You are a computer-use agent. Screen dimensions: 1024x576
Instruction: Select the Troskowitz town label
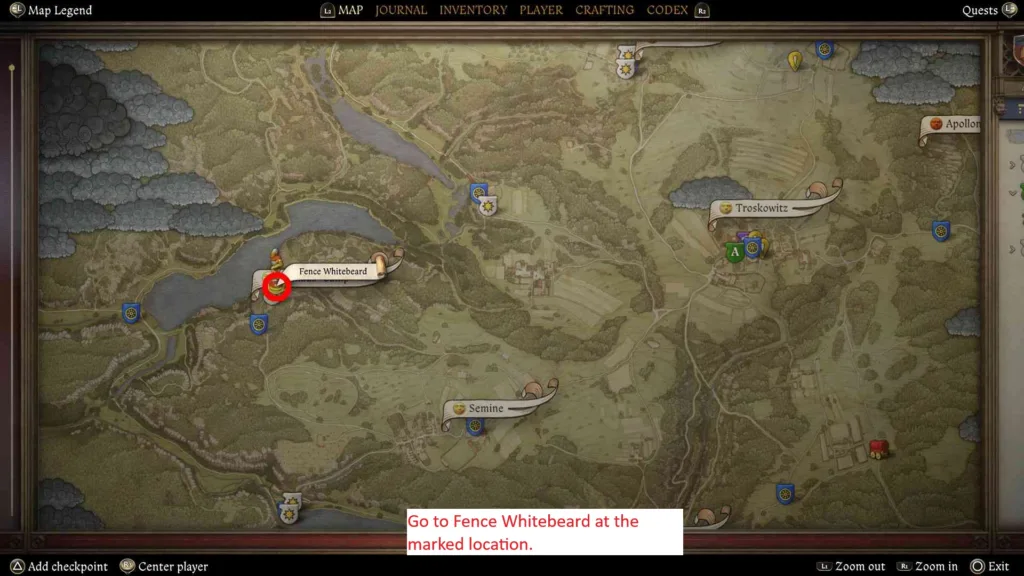tap(763, 209)
